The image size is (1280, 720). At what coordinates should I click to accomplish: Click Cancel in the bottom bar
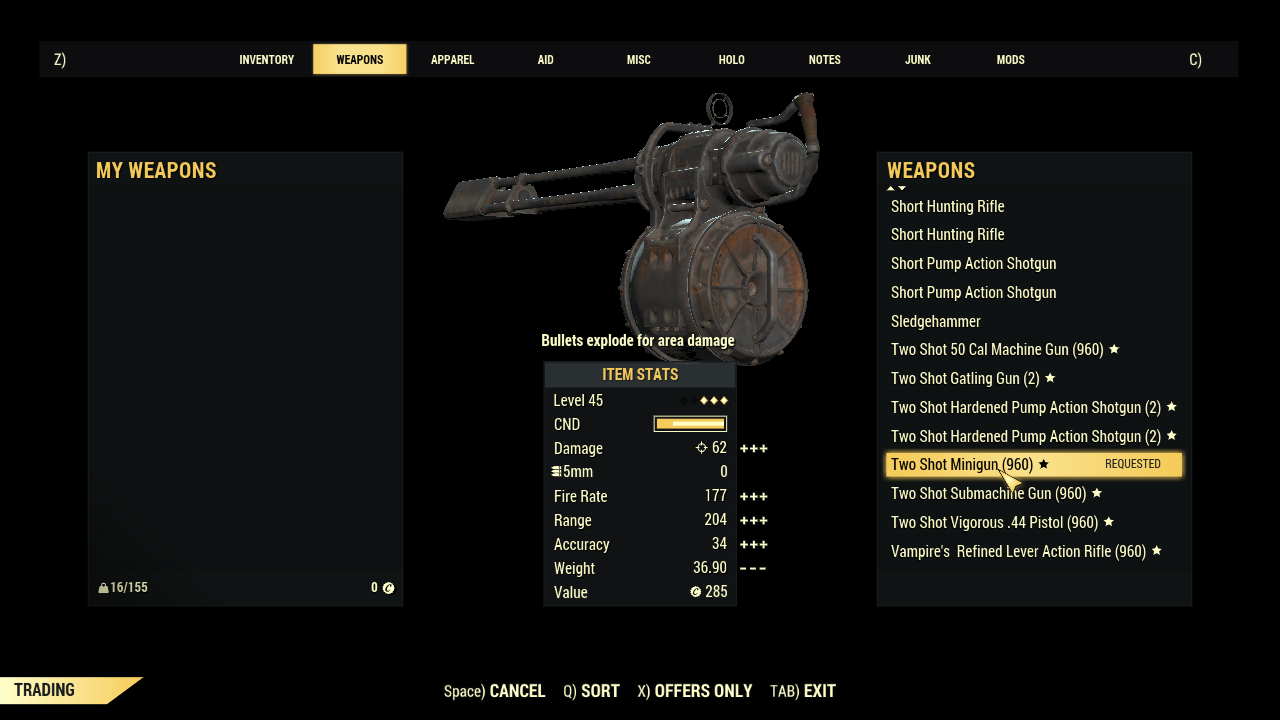coord(495,691)
